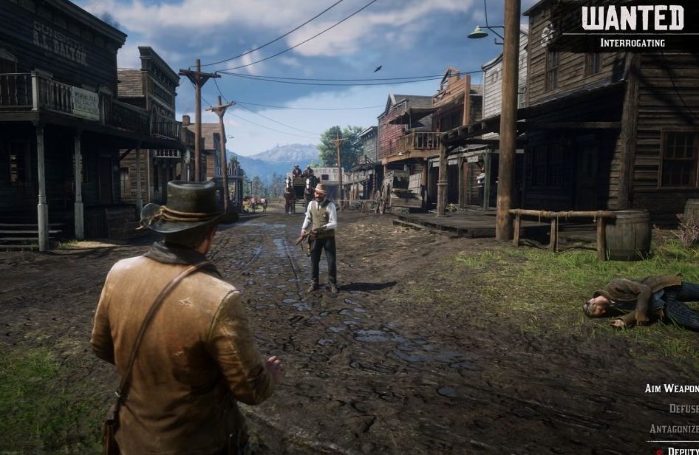This screenshot has width=699, height=455.
Task: Pick the Antagonize interaction option
Action: [673, 429]
